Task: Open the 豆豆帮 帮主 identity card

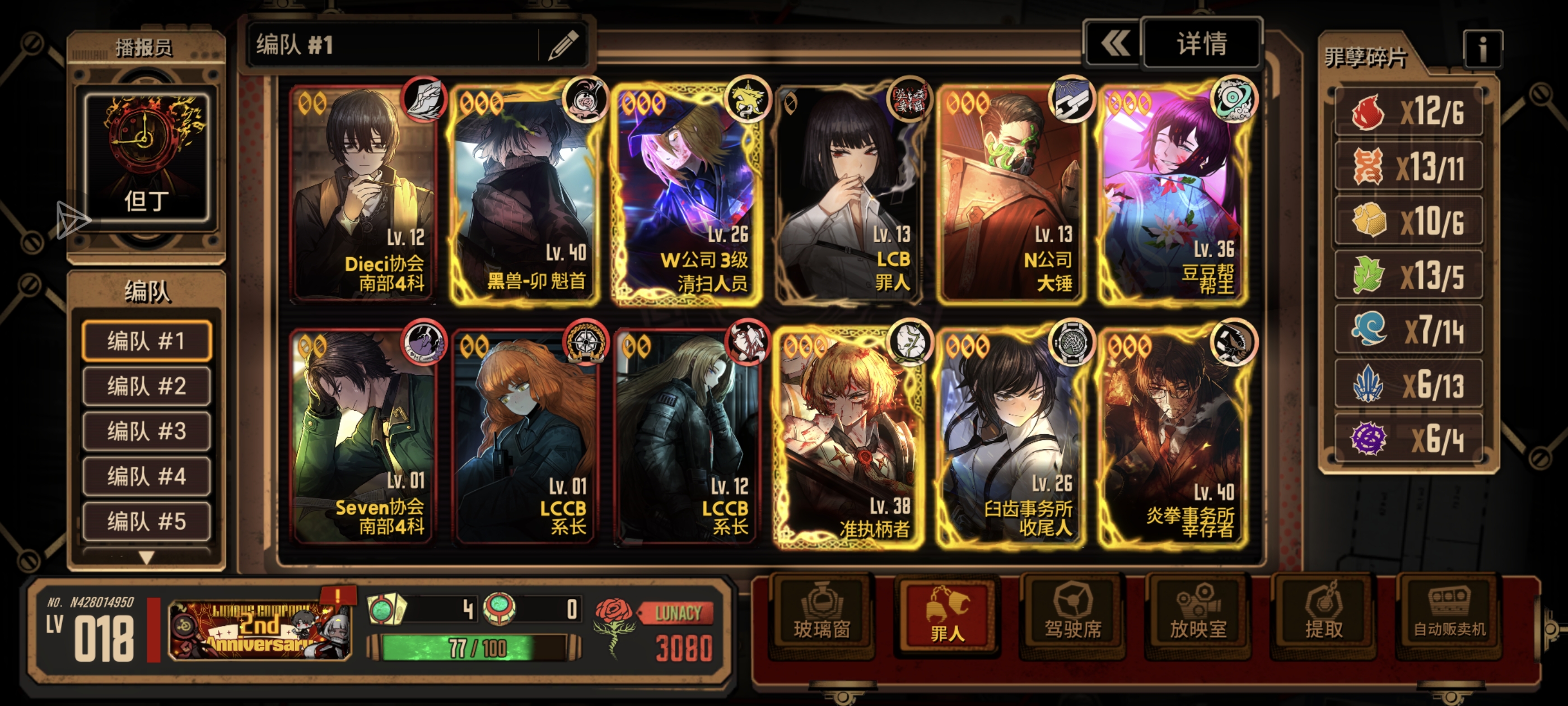Action: (1172, 195)
